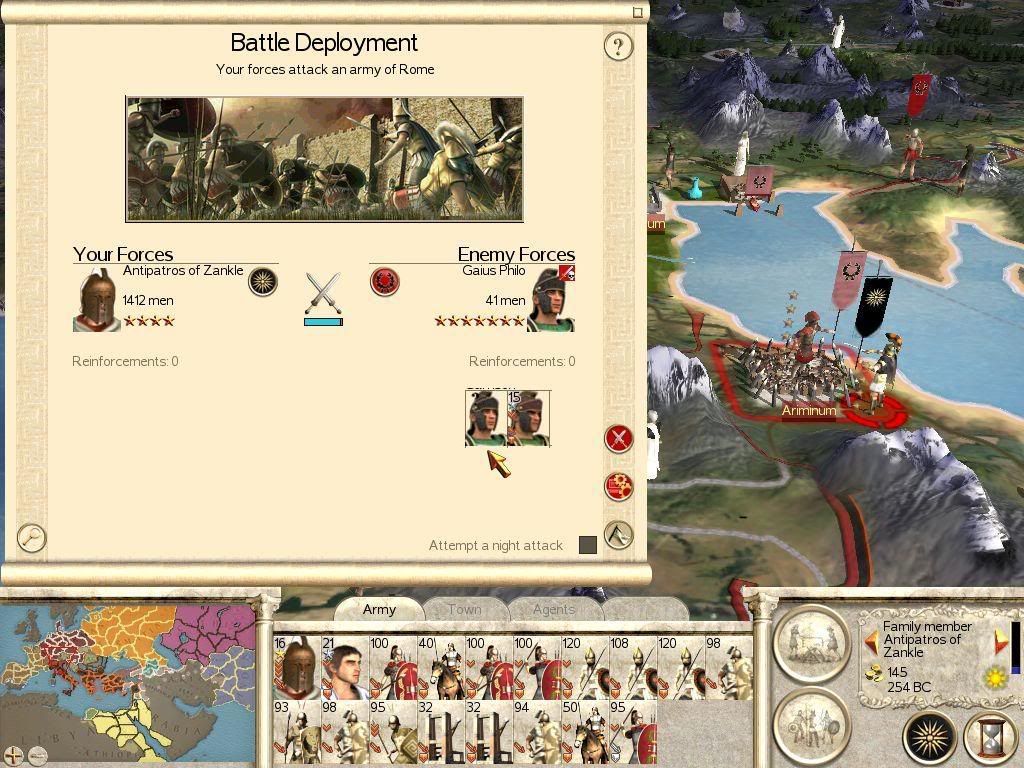Open help with the question mark button
The image size is (1024, 768).
tap(619, 46)
